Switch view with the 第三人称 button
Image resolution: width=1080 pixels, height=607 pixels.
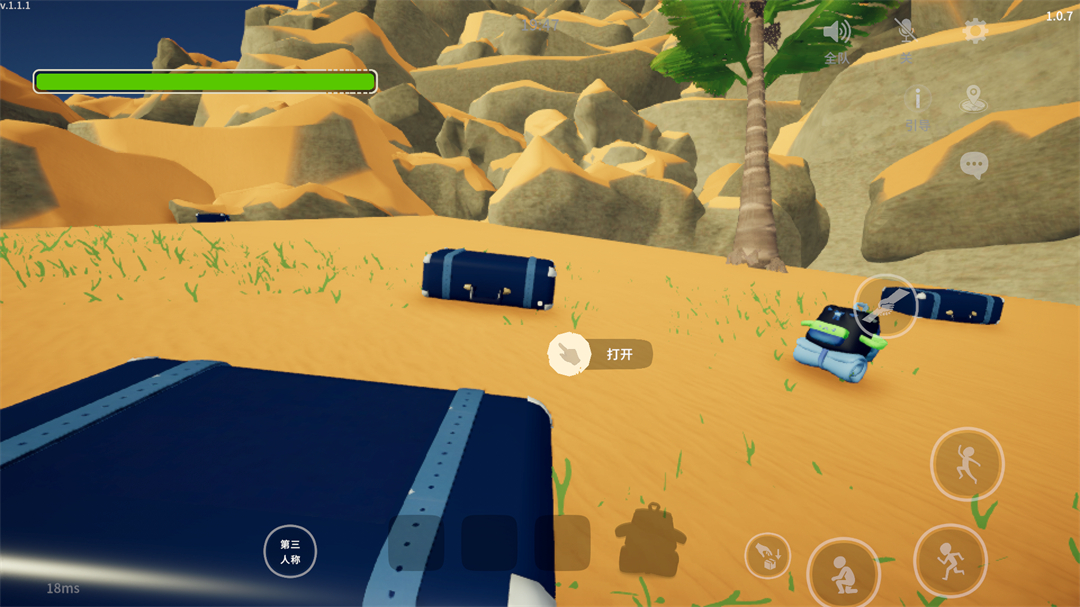[290, 551]
